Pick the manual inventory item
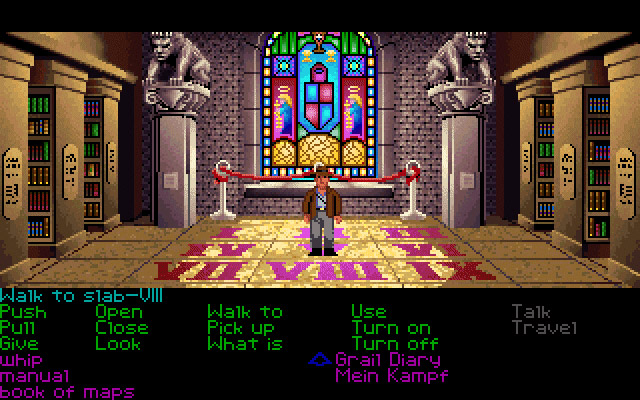The width and height of the screenshot is (640, 400). [x=35, y=376]
